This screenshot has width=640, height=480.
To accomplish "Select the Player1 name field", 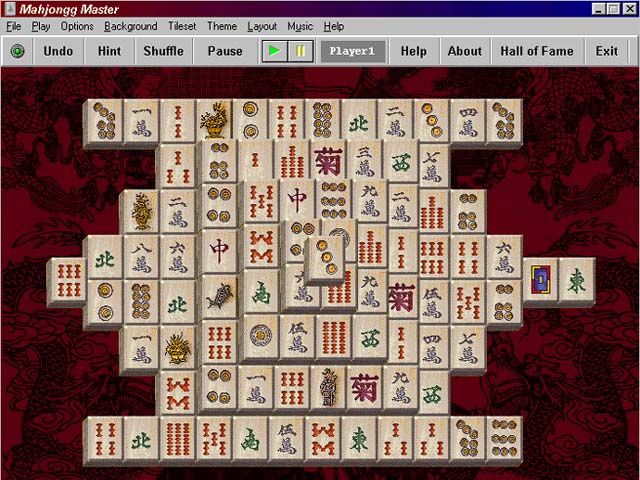I will [352, 51].
